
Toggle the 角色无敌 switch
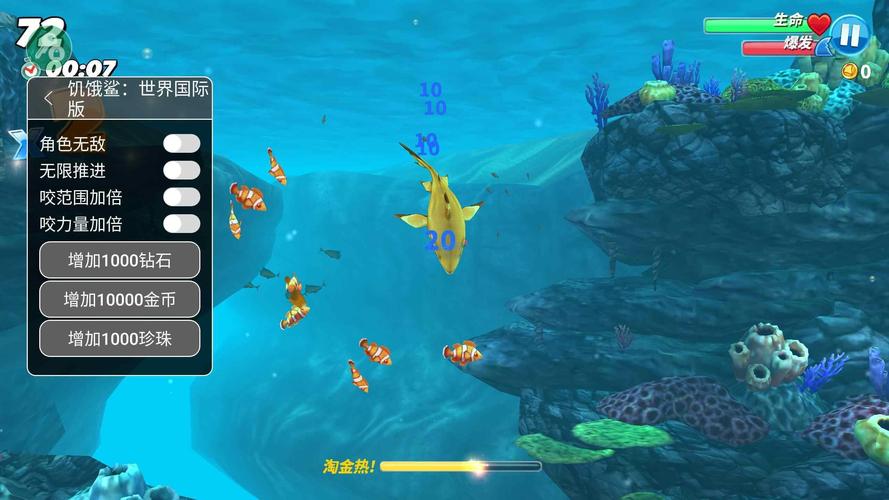coord(181,144)
